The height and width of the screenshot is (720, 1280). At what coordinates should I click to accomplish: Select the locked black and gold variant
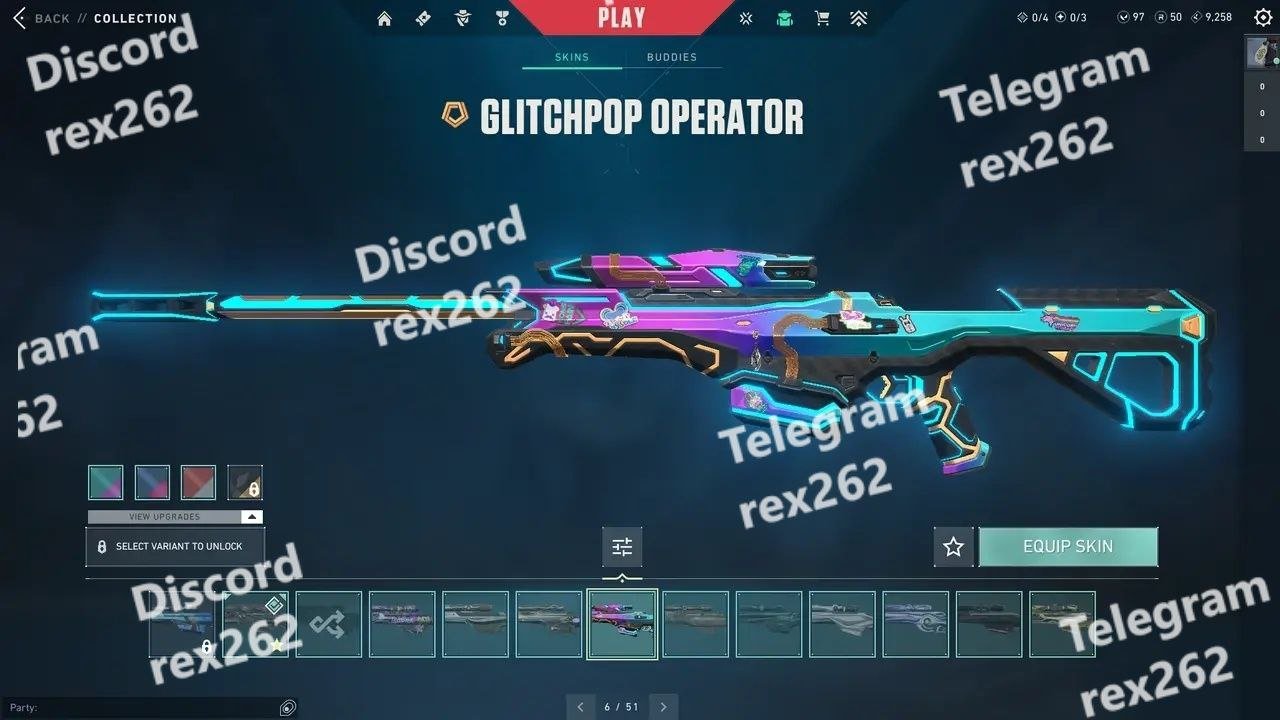pos(245,482)
